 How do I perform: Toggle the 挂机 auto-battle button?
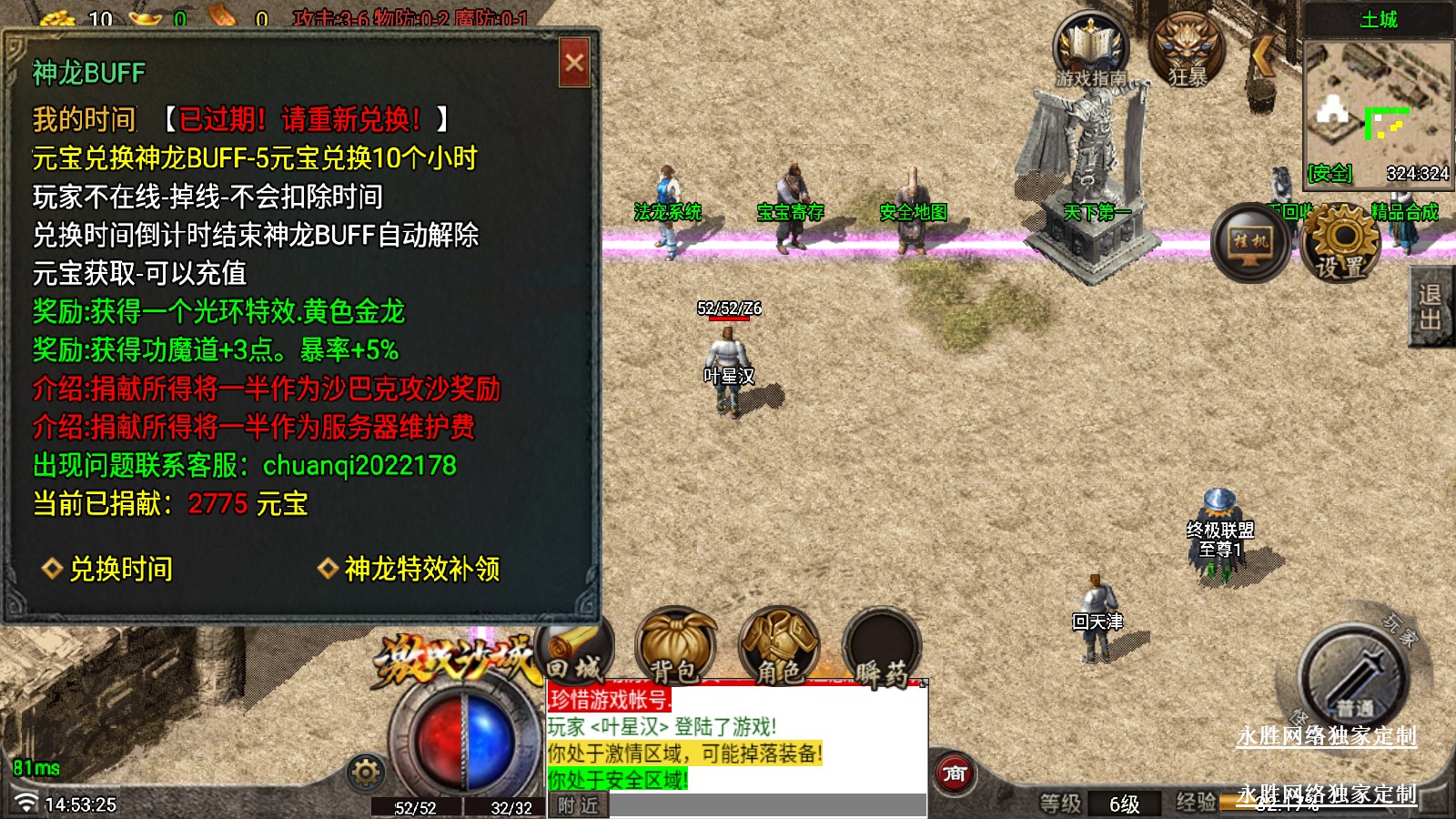(1250, 243)
